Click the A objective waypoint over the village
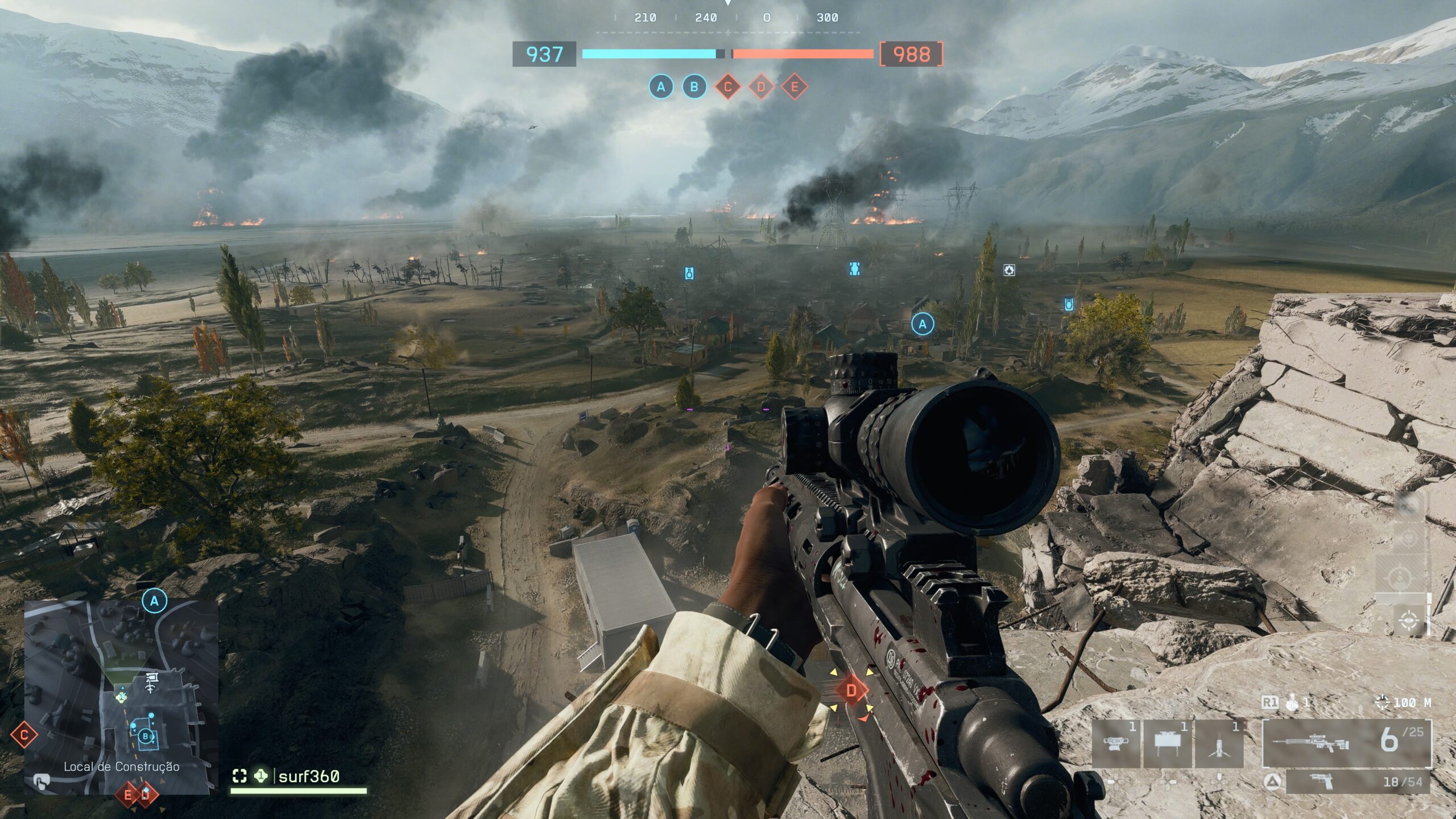The height and width of the screenshot is (819, 1456). click(x=923, y=324)
